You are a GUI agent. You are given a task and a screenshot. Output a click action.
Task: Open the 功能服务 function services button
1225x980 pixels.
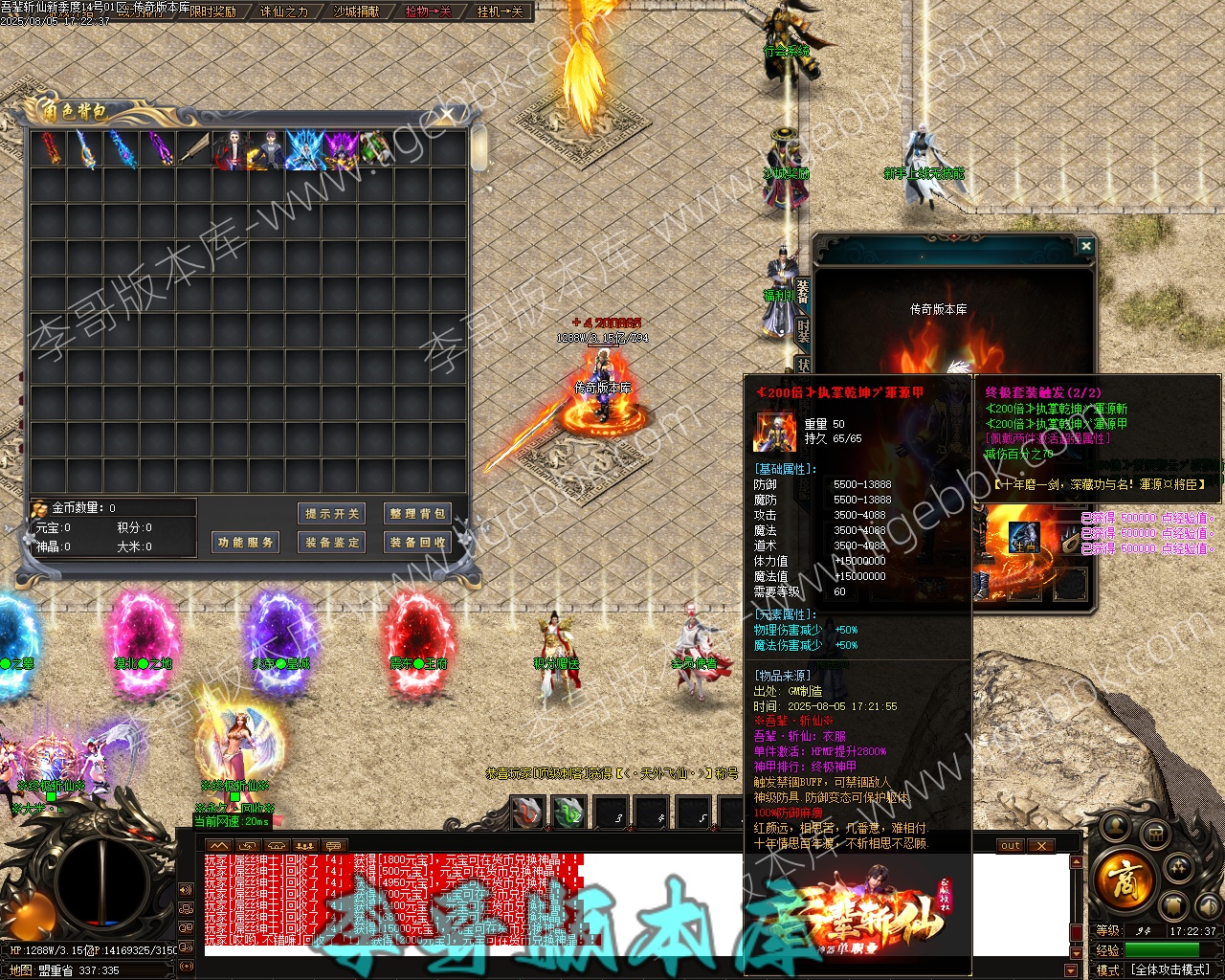pyautogui.click(x=246, y=543)
